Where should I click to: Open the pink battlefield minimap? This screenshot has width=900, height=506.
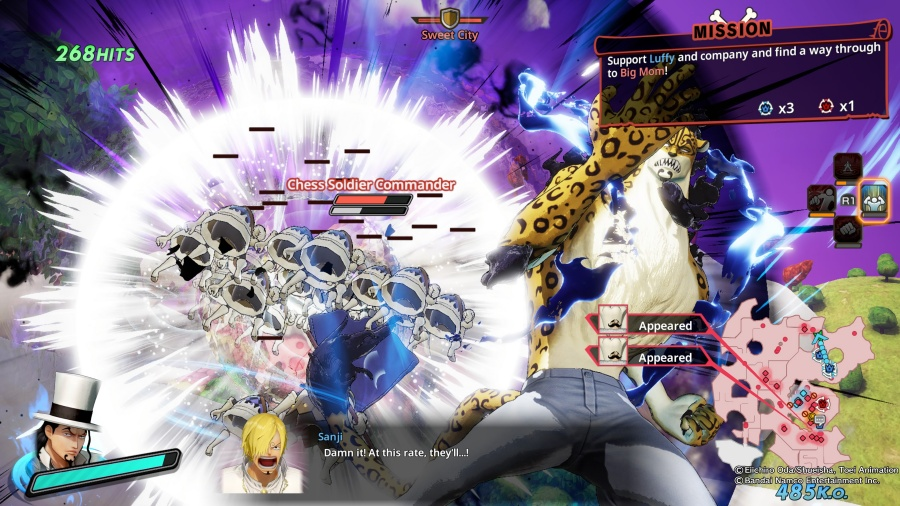click(790, 382)
